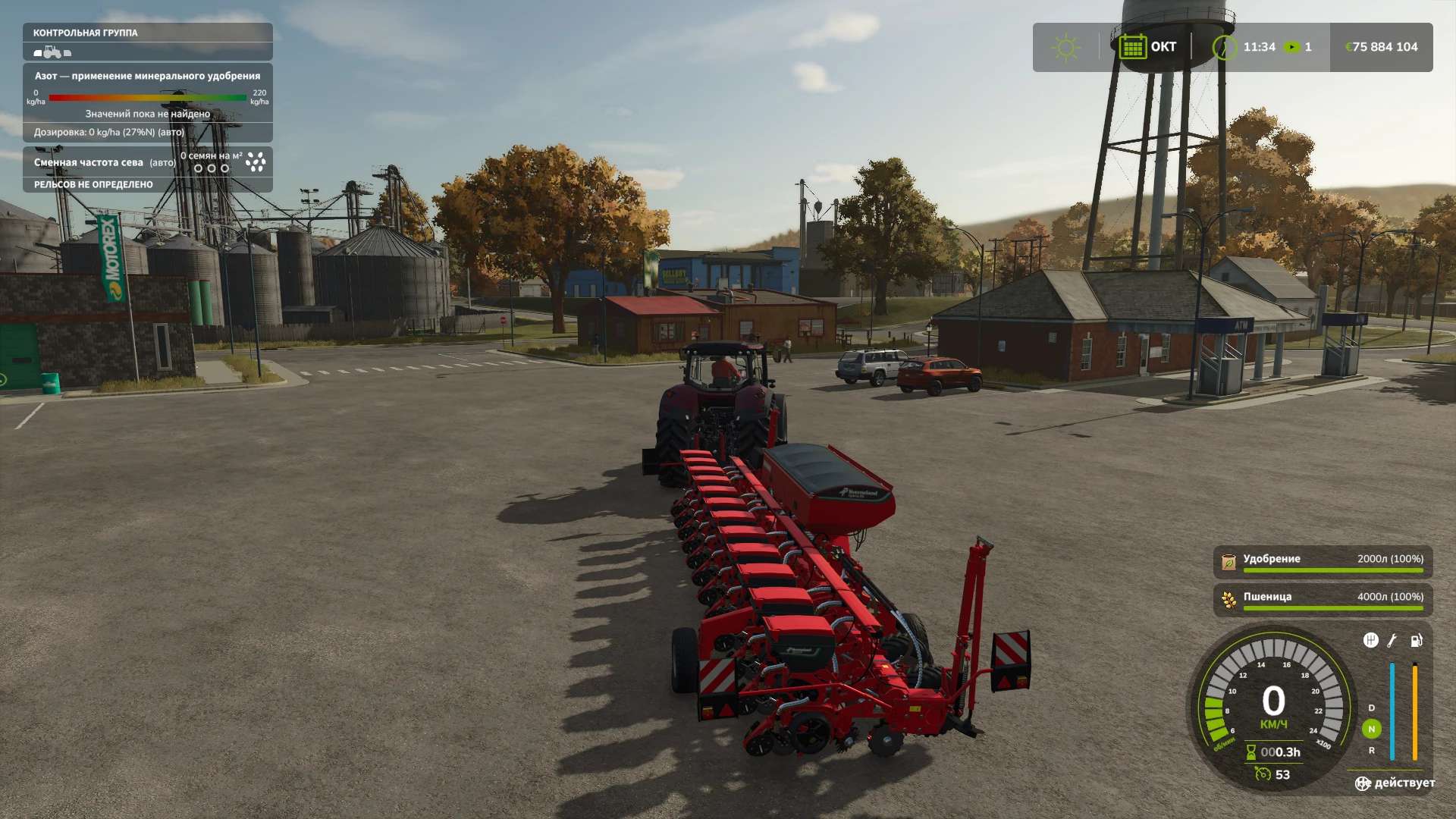Click the sun weather icon
This screenshot has height=819, width=1456.
pyautogui.click(x=1065, y=47)
